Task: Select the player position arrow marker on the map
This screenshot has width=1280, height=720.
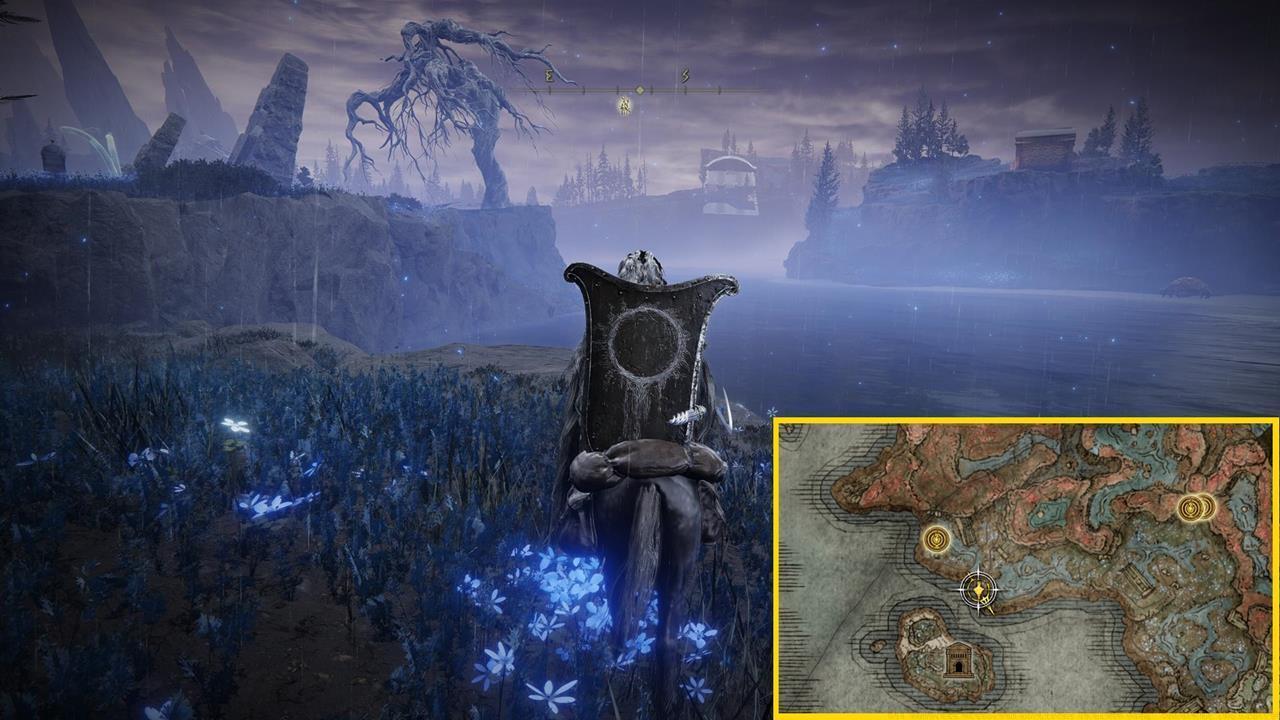Action: (x=979, y=588)
